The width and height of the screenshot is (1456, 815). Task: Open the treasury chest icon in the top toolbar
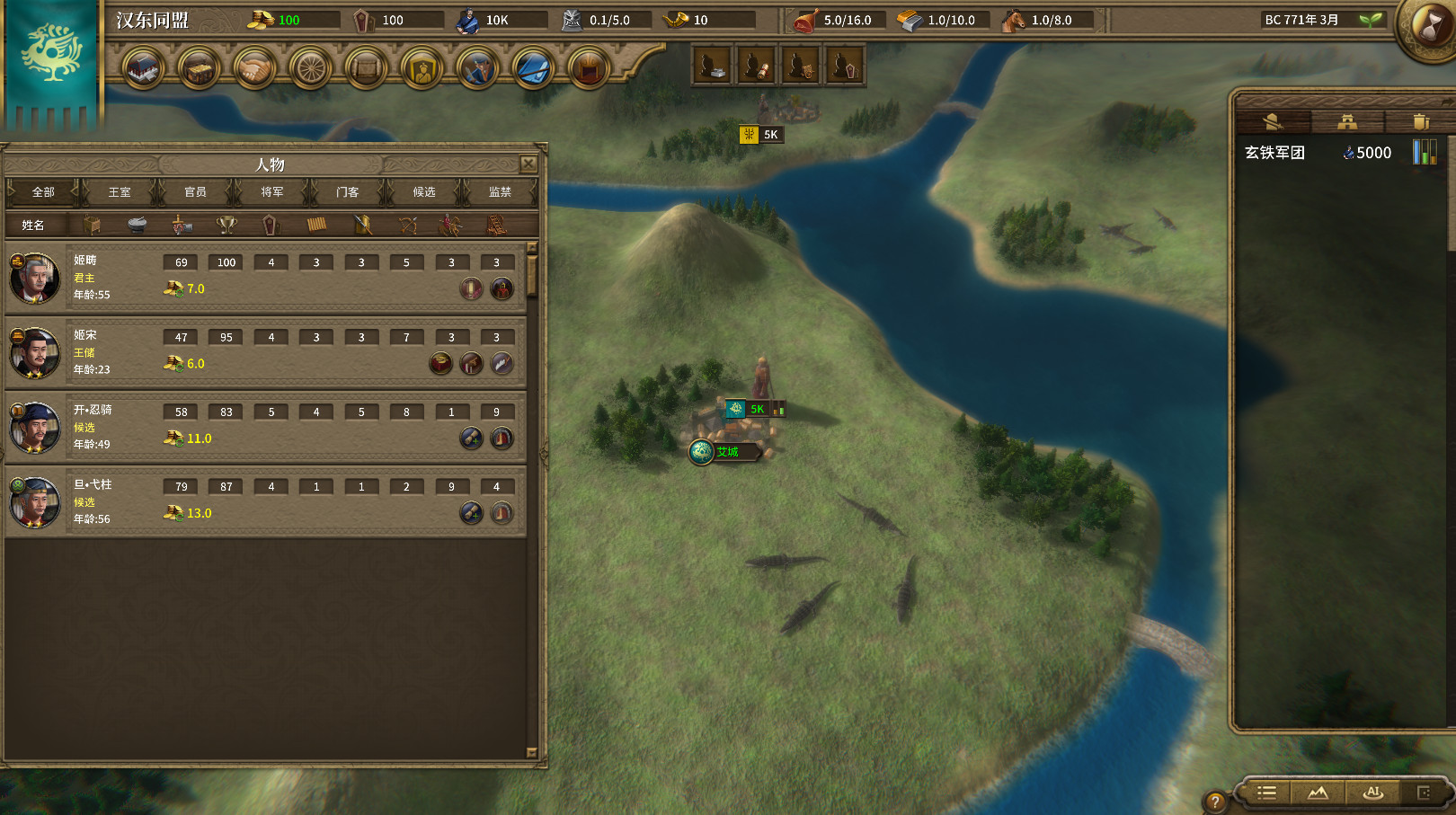pos(199,69)
